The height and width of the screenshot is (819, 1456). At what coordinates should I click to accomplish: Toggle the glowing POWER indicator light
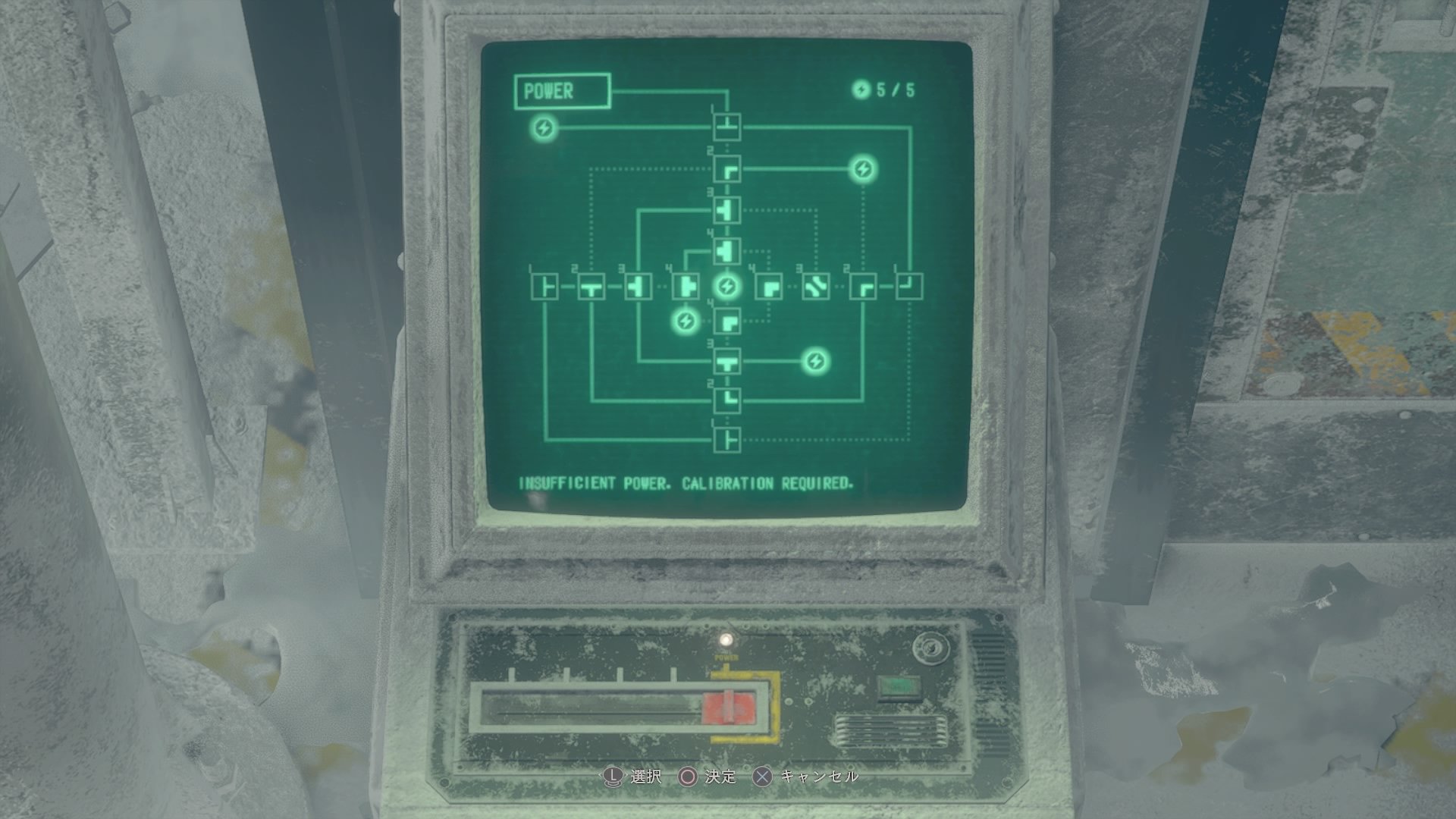[x=726, y=641]
